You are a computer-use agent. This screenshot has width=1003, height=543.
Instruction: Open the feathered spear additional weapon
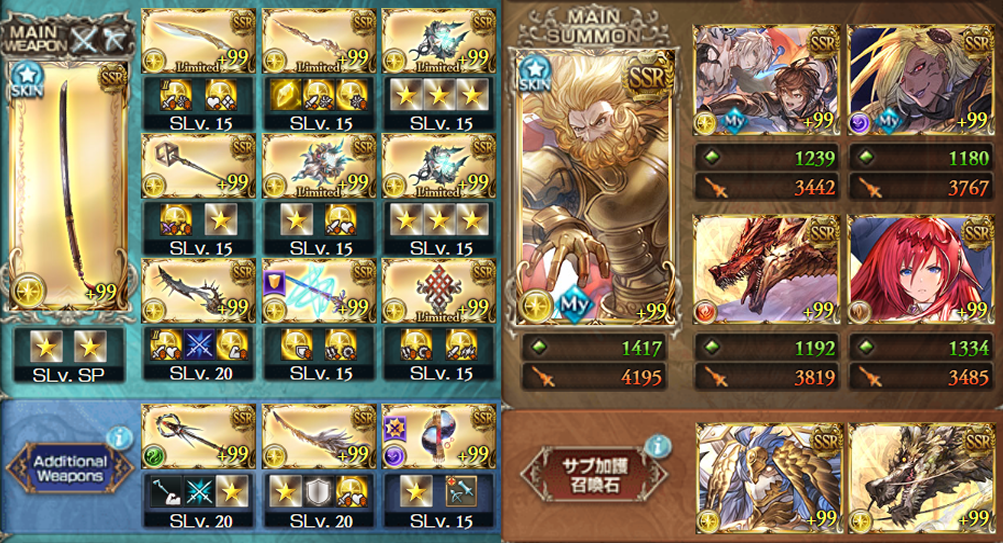click(x=319, y=437)
